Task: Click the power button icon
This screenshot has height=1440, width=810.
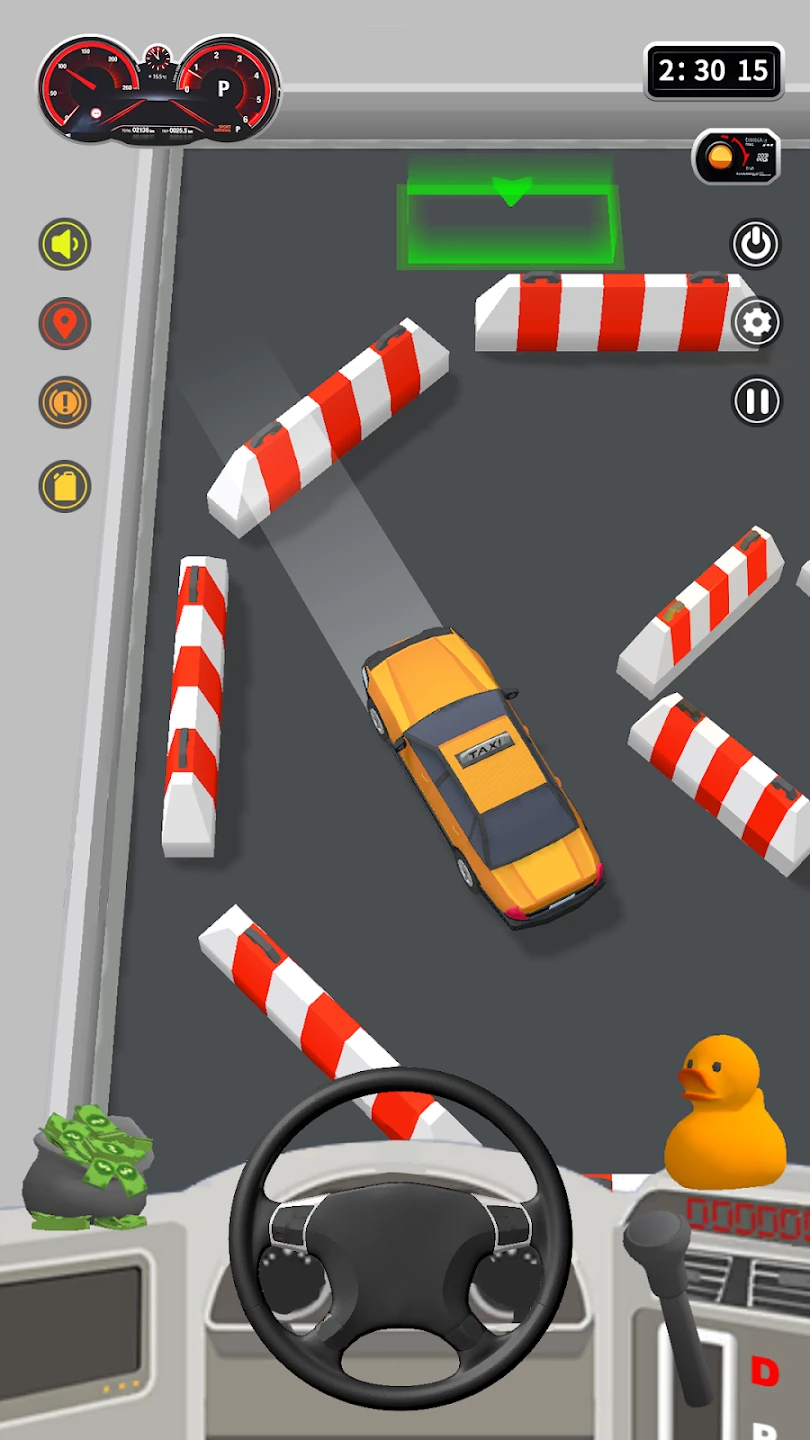Action: pos(756,243)
